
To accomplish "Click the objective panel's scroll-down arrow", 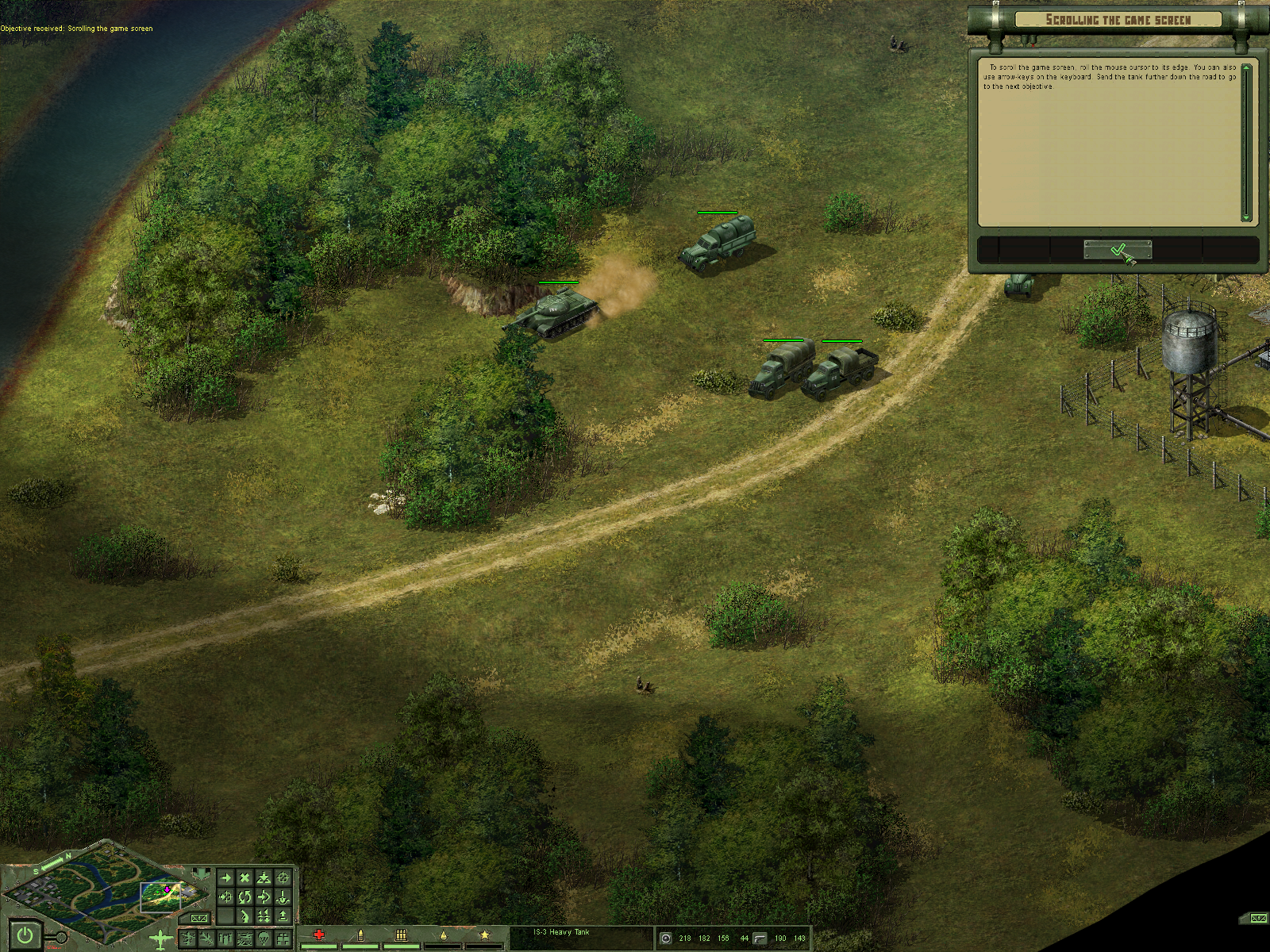I will 1246,217.
